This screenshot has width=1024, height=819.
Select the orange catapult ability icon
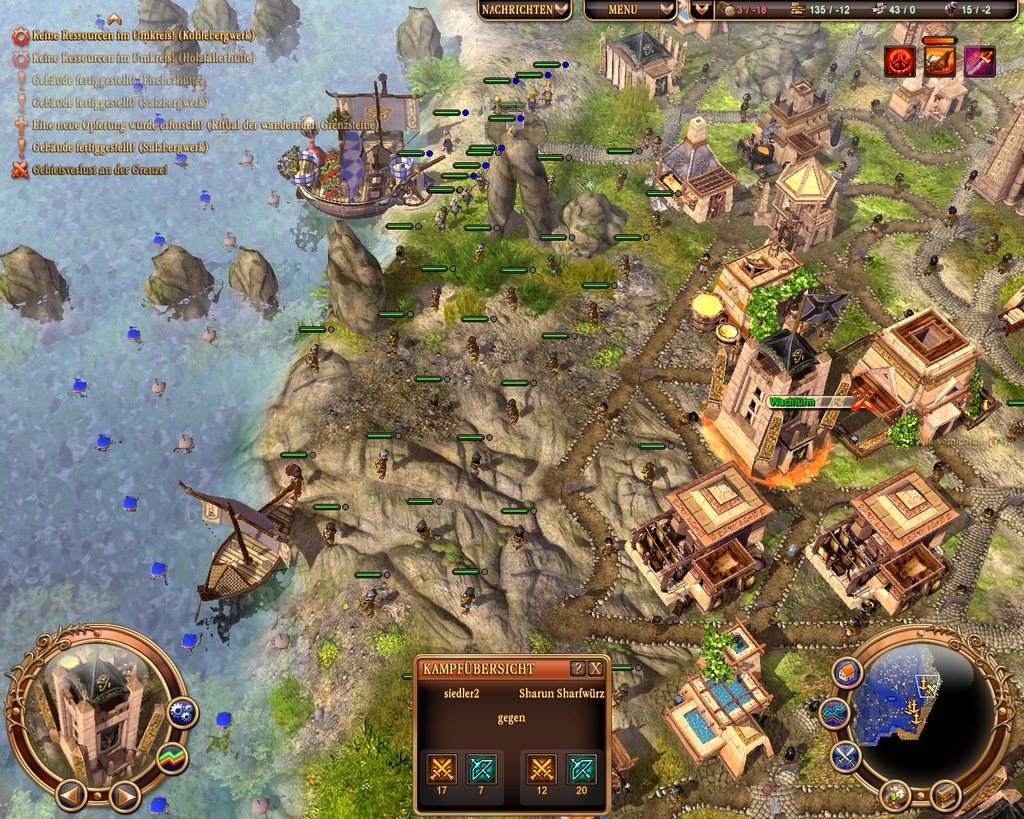click(939, 61)
